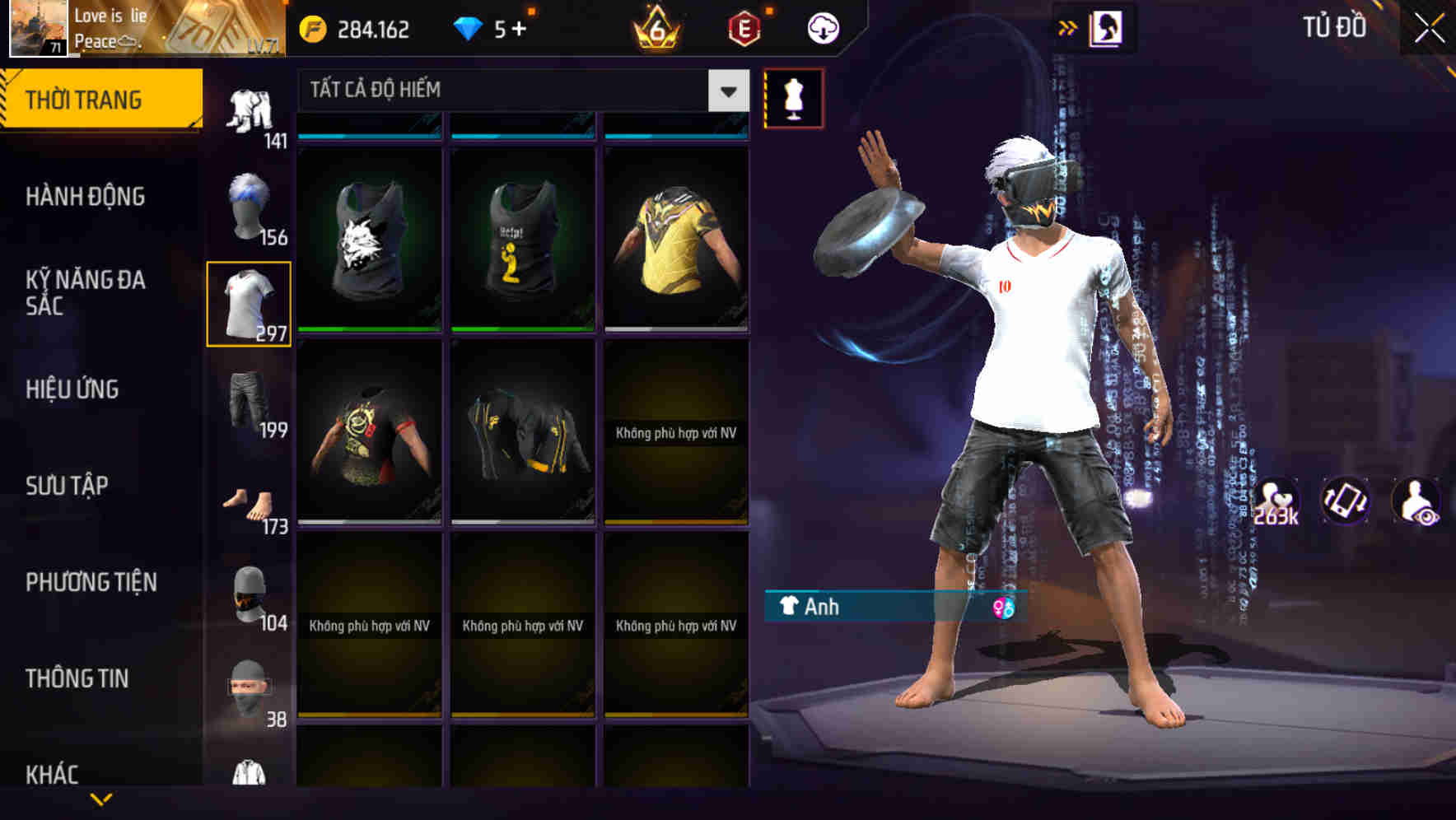This screenshot has width=1456, height=820.
Task: Switch to the HÀNH ĐỘNG tab
Action: [86, 196]
